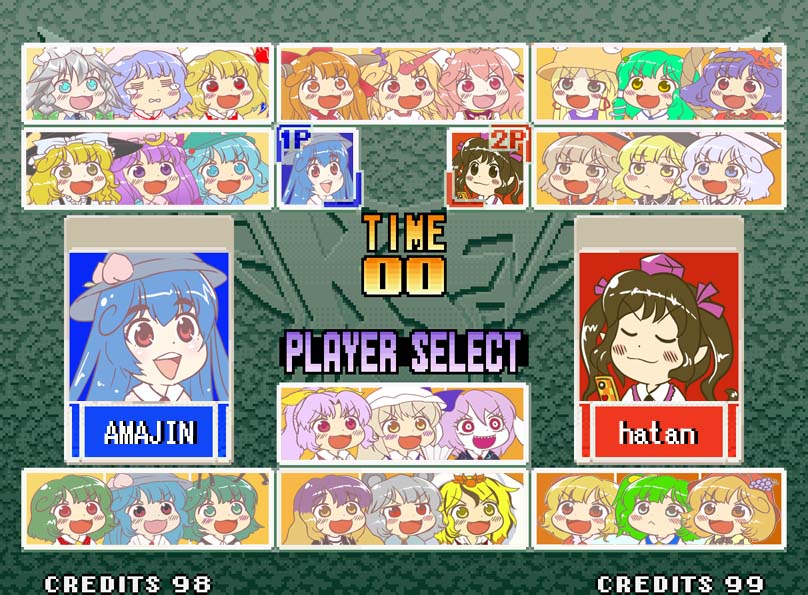Click the hatan name plate
Viewport: 808px width, 595px height.
657,433
